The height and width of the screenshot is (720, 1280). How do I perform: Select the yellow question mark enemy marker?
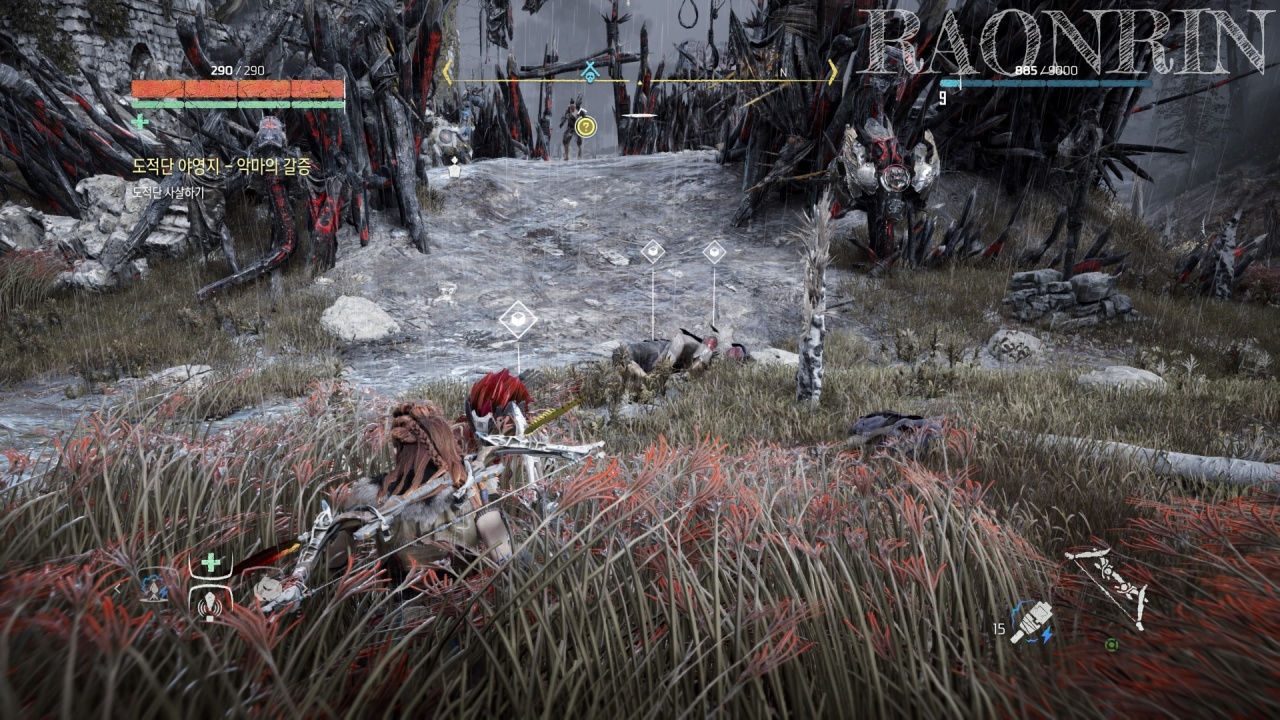click(x=586, y=127)
